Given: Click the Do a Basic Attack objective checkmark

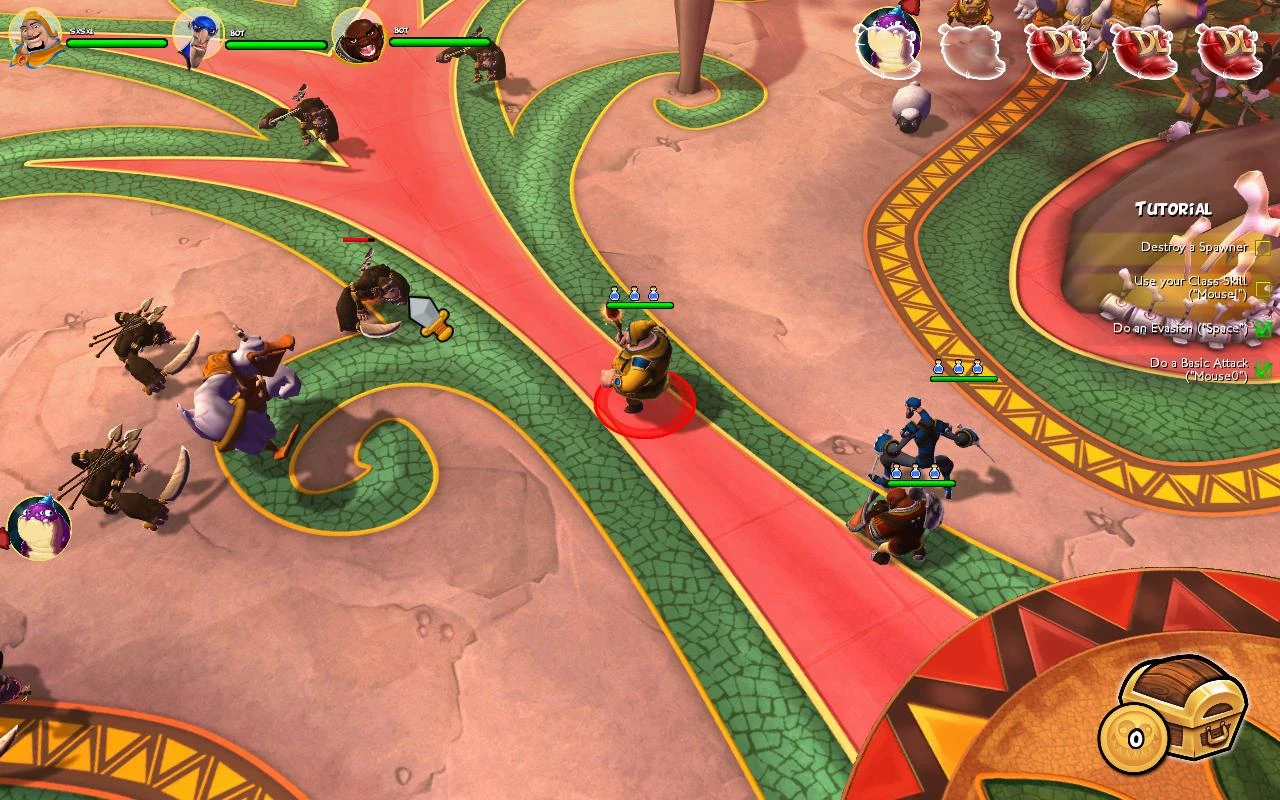Looking at the screenshot, I should [x=1263, y=369].
